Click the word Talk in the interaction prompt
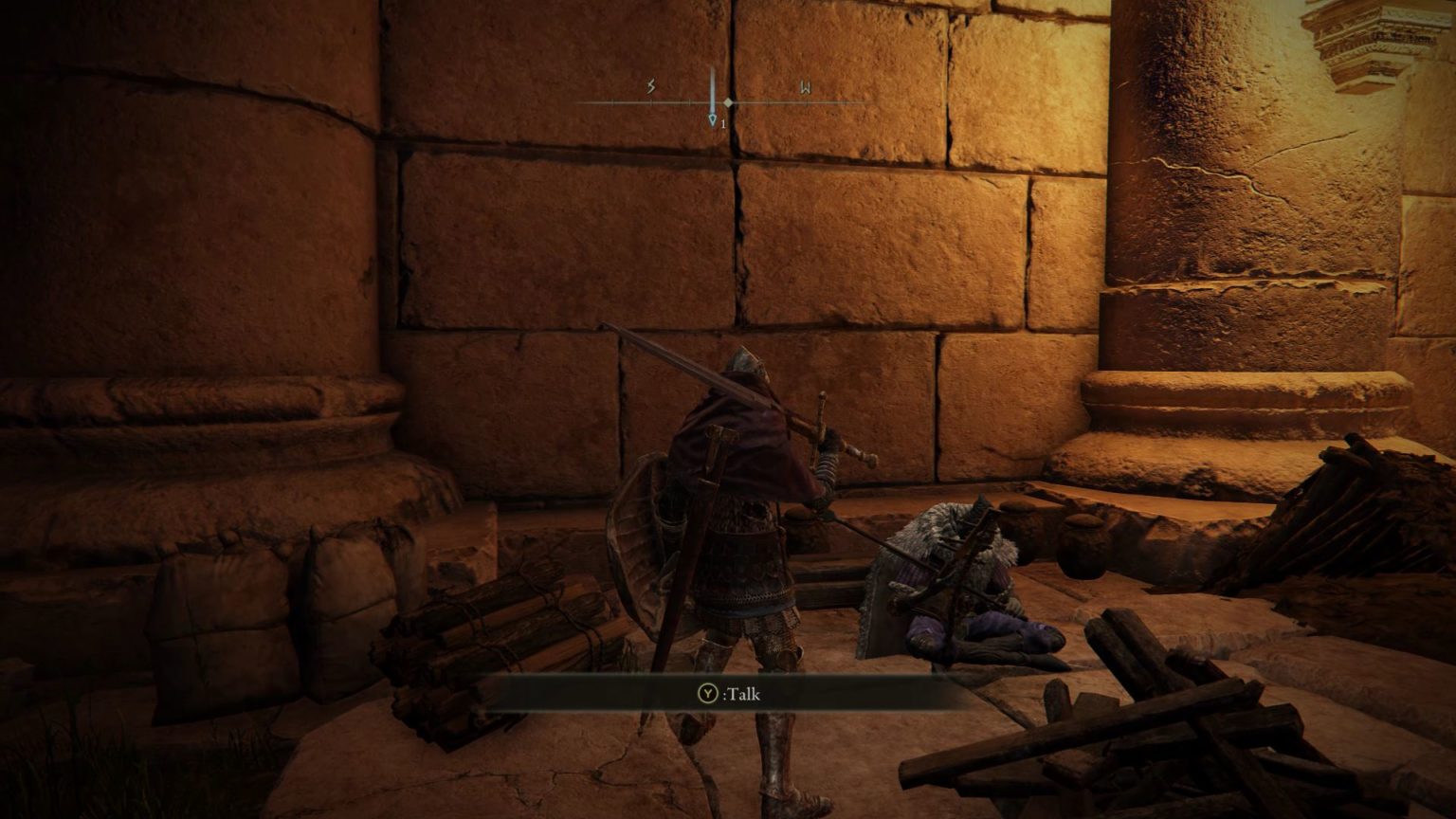 pos(744,694)
